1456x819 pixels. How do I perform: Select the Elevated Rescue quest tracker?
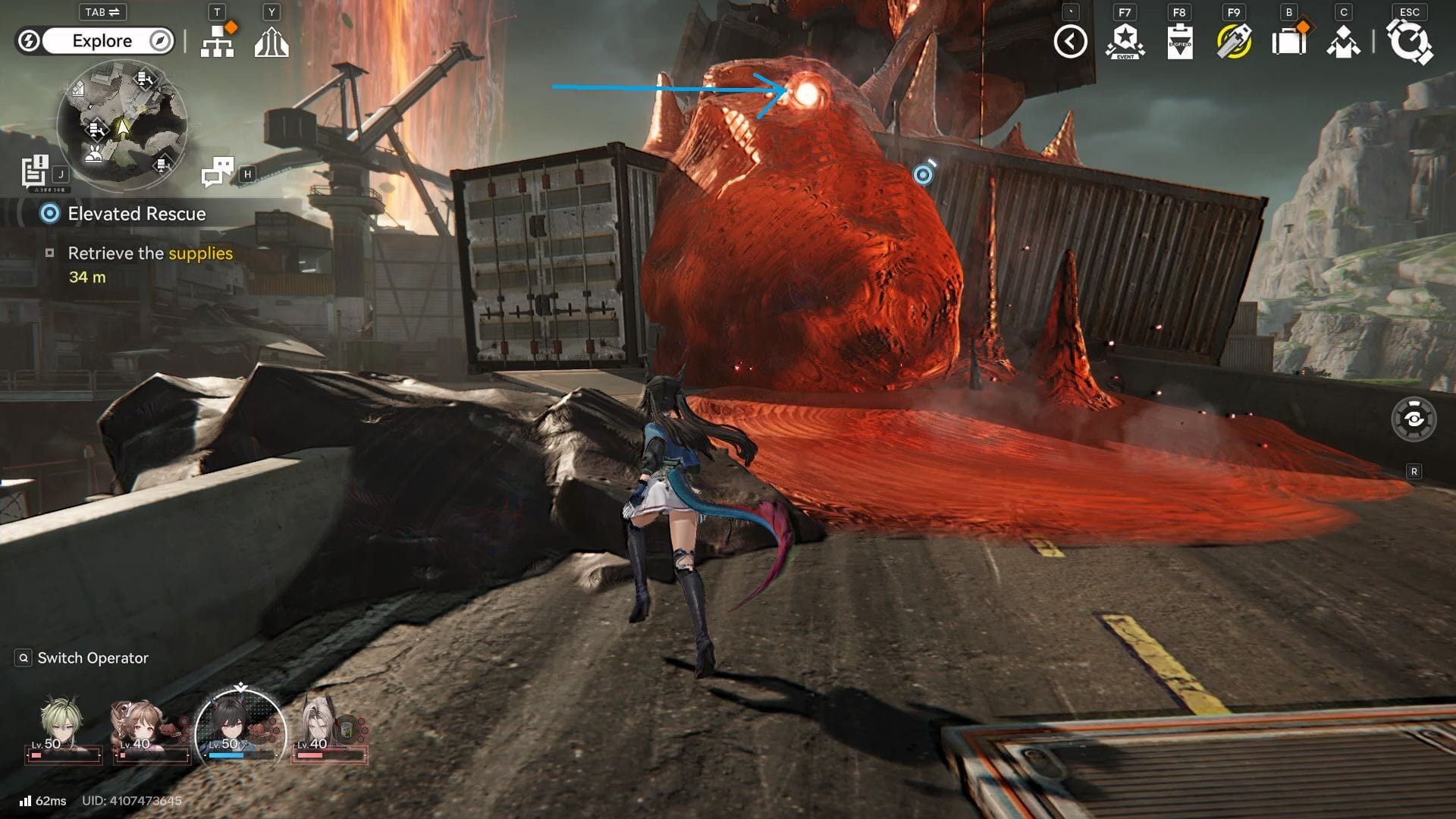pos(136,214)
